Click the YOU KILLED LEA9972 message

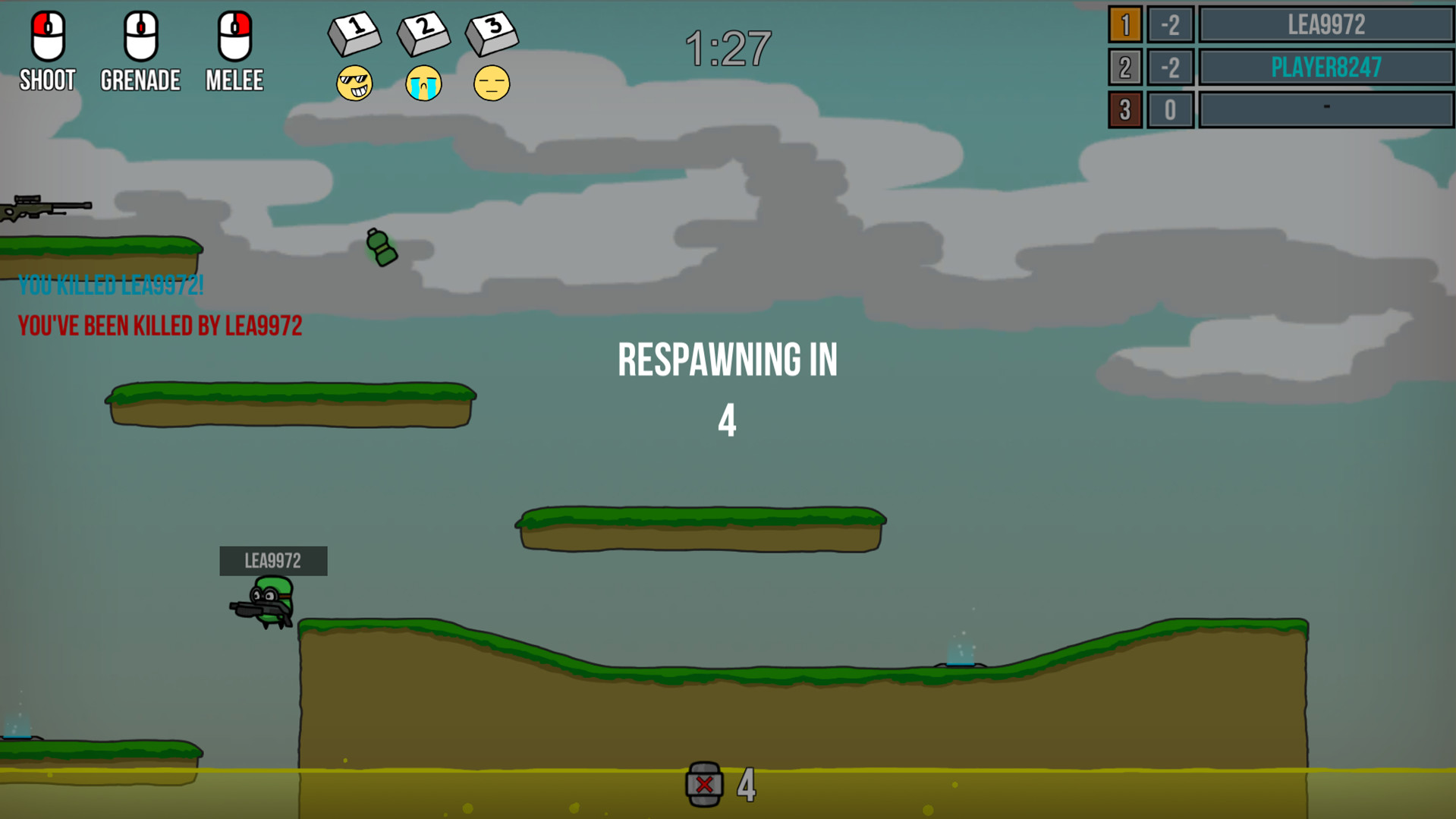click(111, 285)
